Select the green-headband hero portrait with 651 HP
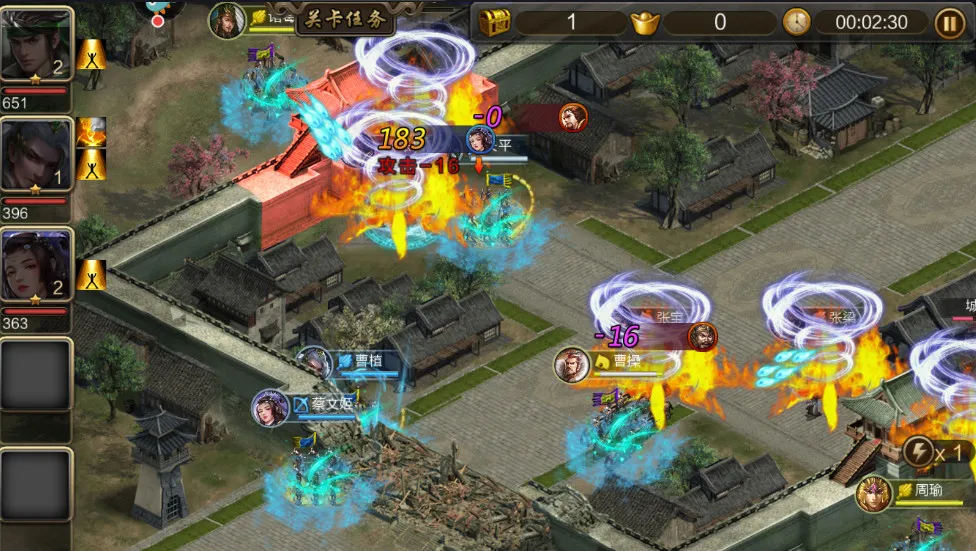Image resolution: width=976 pixels, height=551 pixels. click(x=36, y=45)
